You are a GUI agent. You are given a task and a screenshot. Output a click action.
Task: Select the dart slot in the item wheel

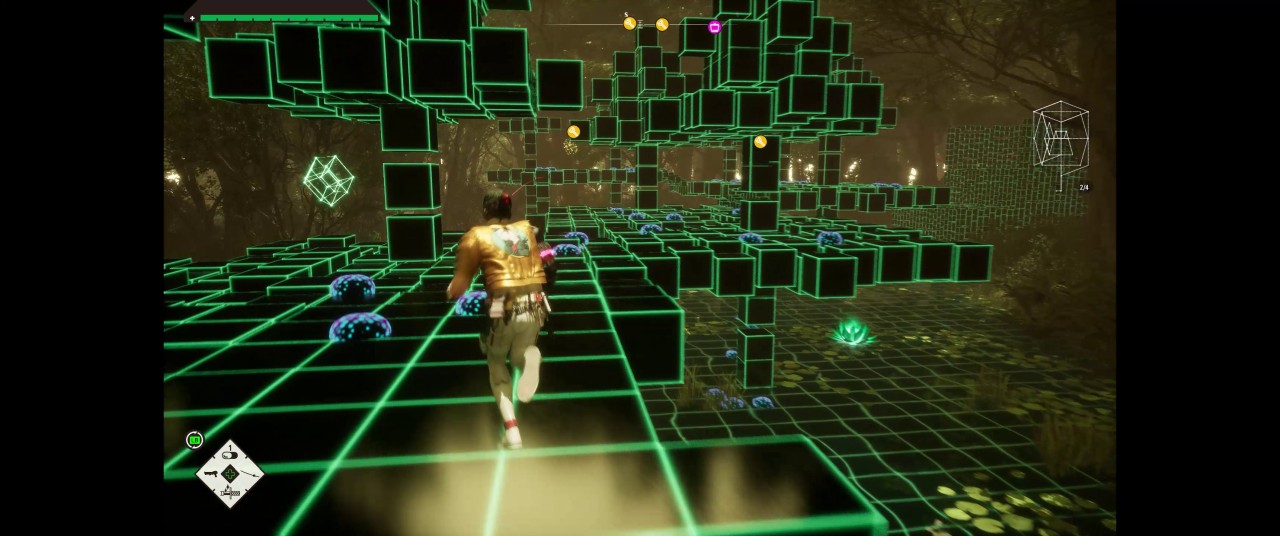[250, 474]
